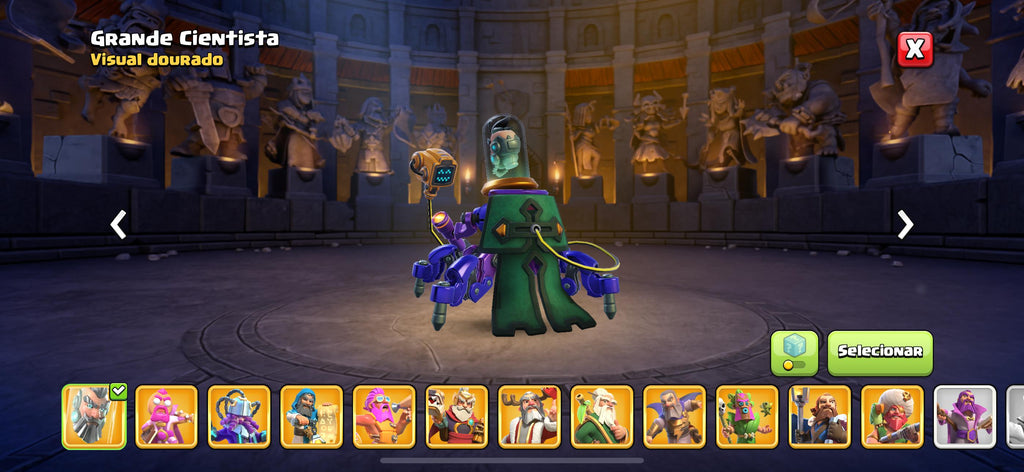
Task: Choose the green-robed white-bearded warden skin
Action: 602,416
